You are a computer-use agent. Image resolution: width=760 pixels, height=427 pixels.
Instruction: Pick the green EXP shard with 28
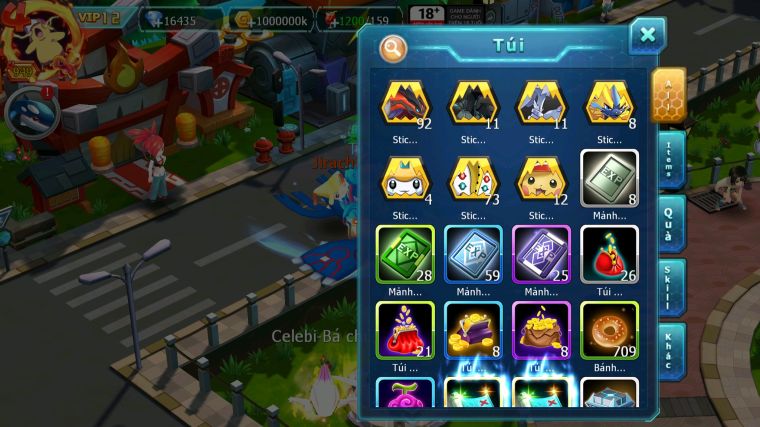click(x=405, y=254)
